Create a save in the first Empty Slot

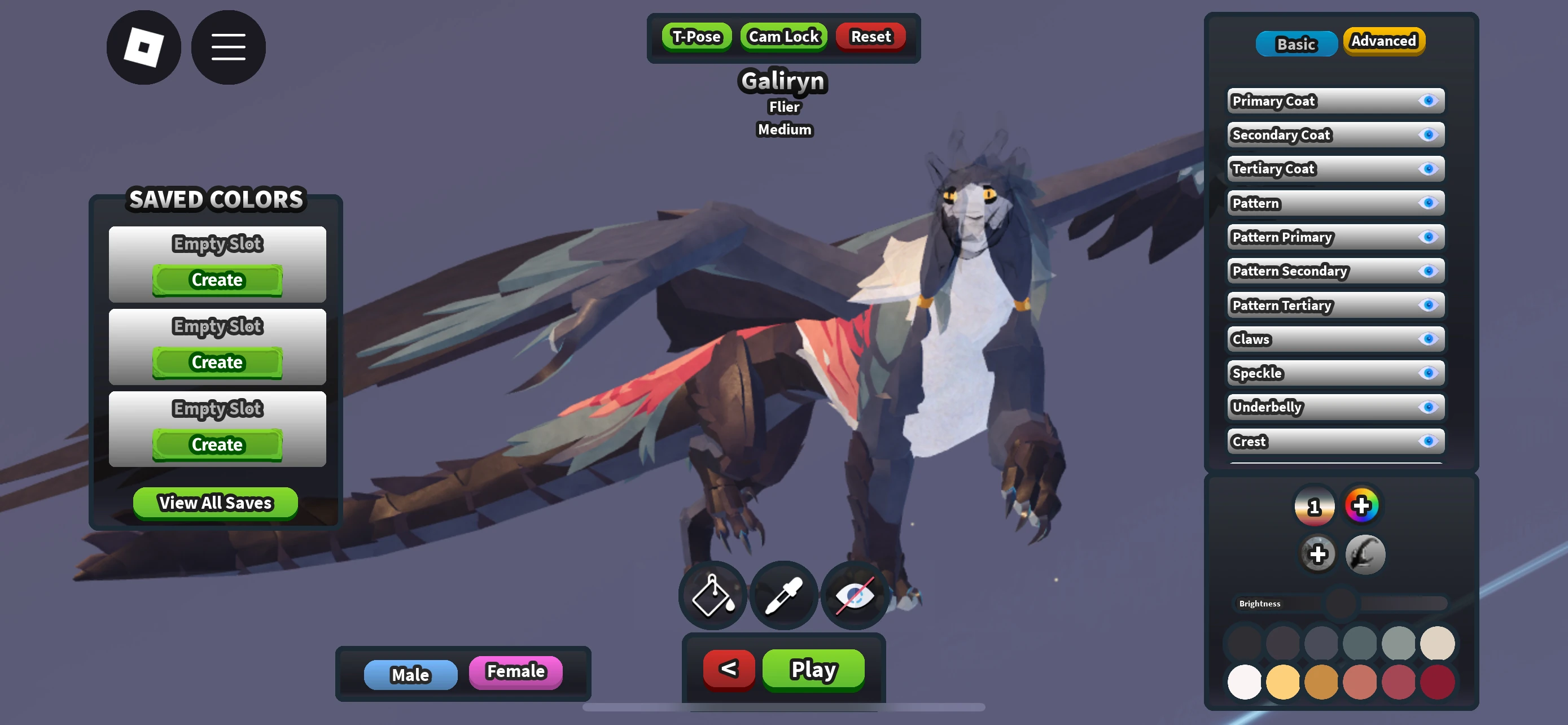(217, 279)
